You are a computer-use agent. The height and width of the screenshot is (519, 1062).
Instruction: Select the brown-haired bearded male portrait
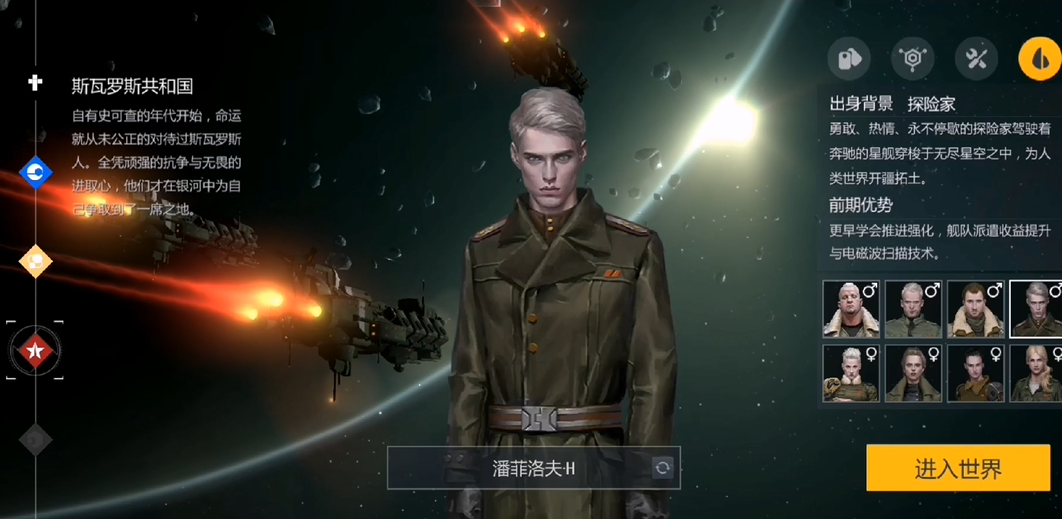click(x=976, y=309)
